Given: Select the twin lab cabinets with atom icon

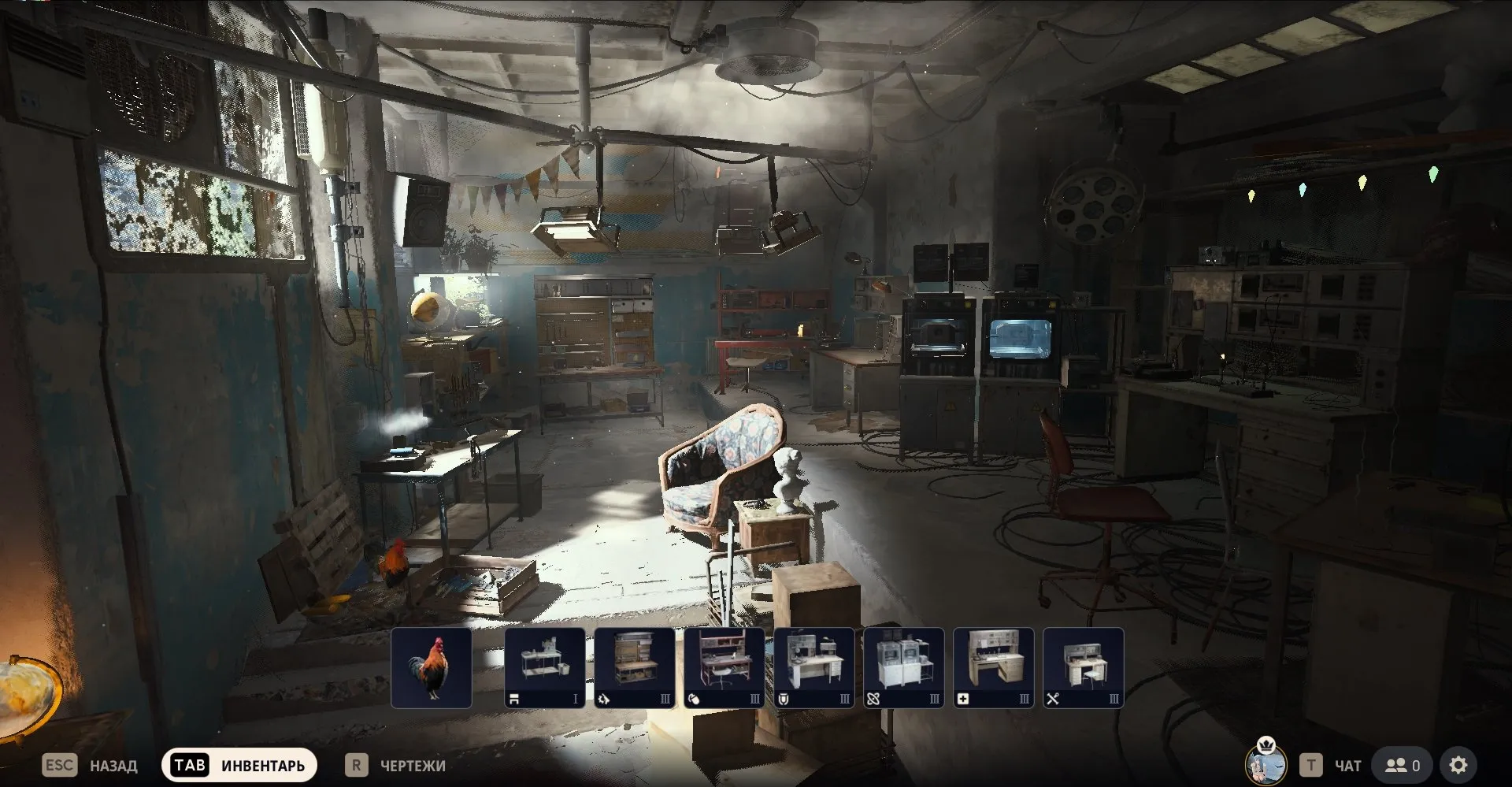Looking at the screenshot, I should pos(903,668).
